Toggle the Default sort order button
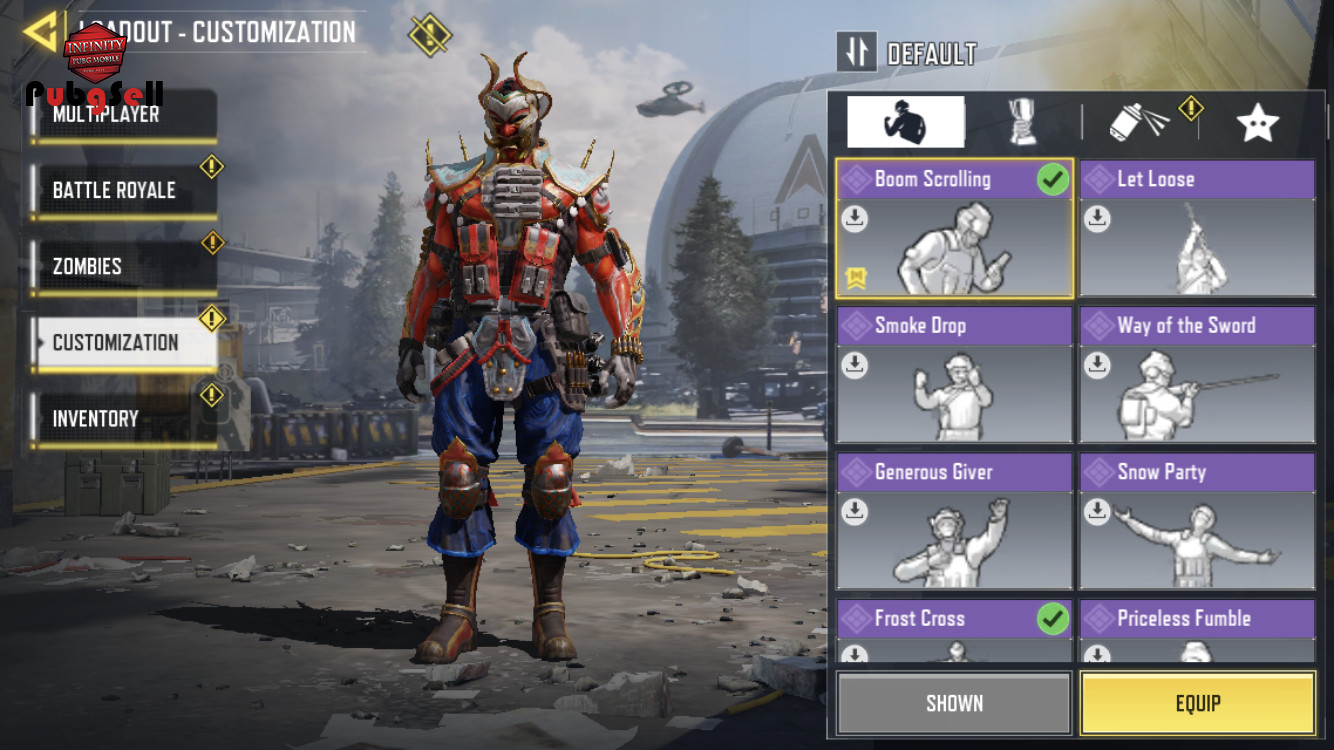Image resolution: width=1334 pixels, height=750 pixels. pyautogui.click(x=857, y=52)
